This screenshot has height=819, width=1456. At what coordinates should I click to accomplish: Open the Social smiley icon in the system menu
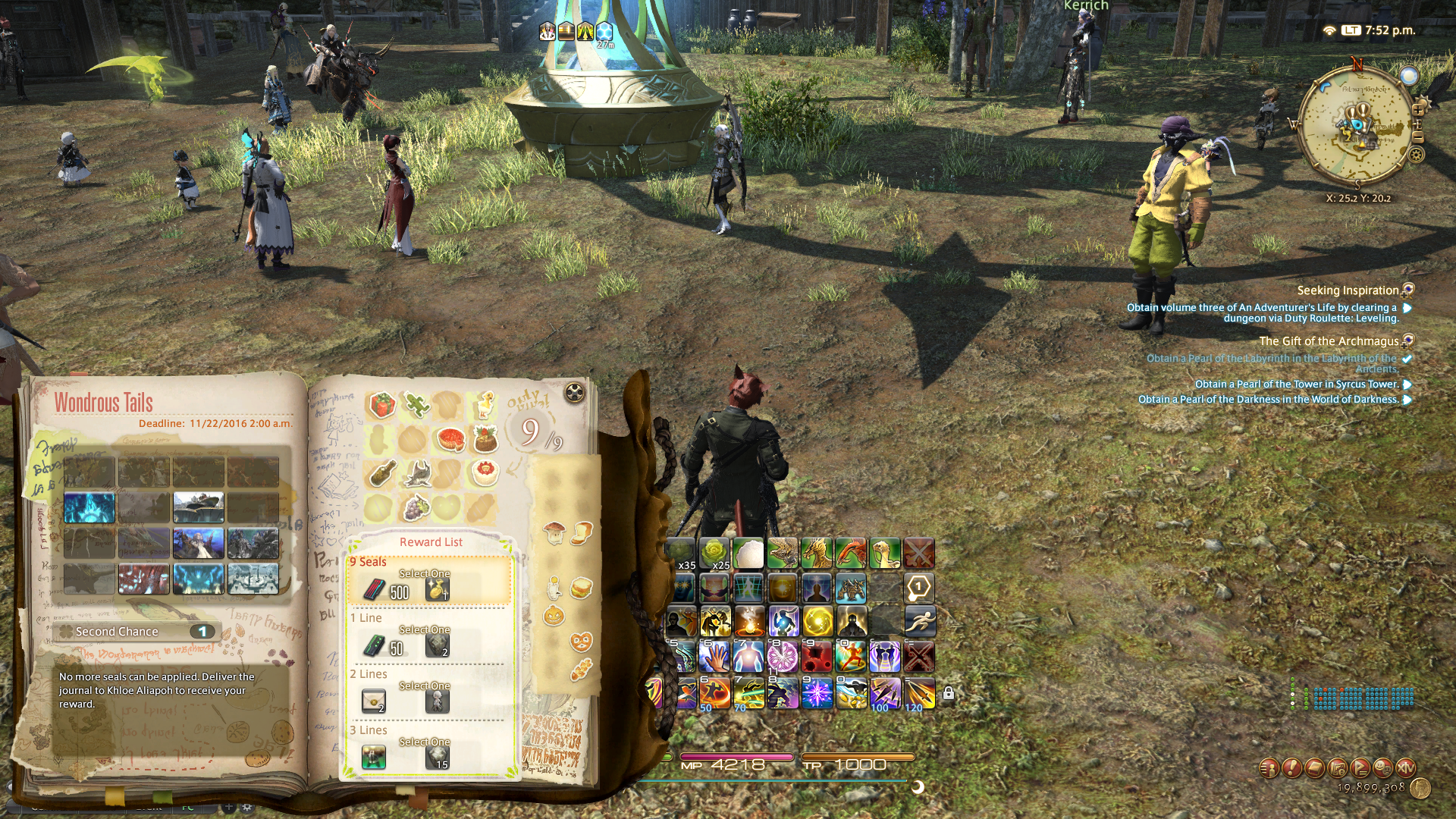1382,769
